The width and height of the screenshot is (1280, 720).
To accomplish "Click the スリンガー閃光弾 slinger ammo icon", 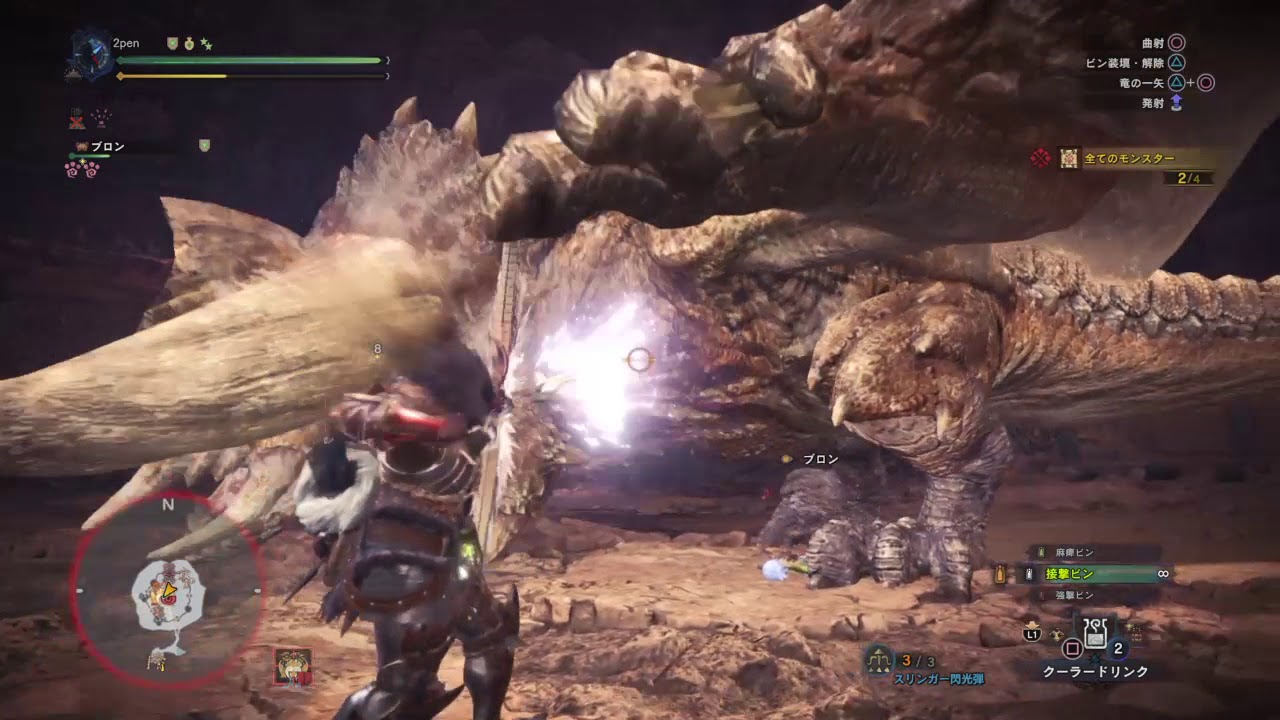I will coord(878,659).
